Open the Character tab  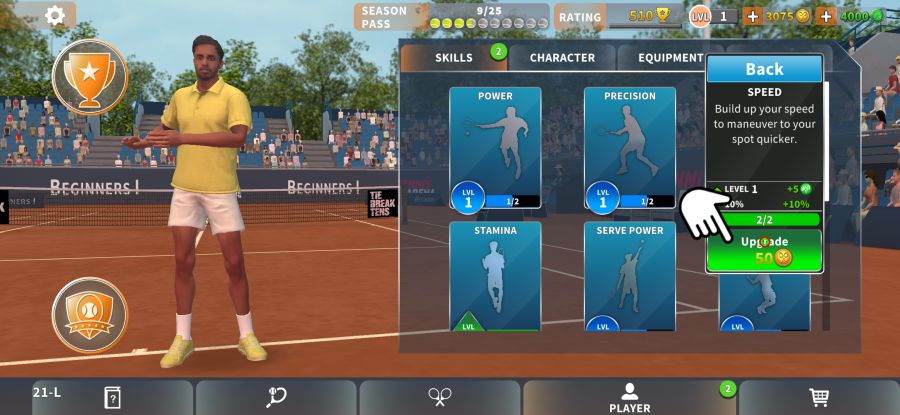562,58
